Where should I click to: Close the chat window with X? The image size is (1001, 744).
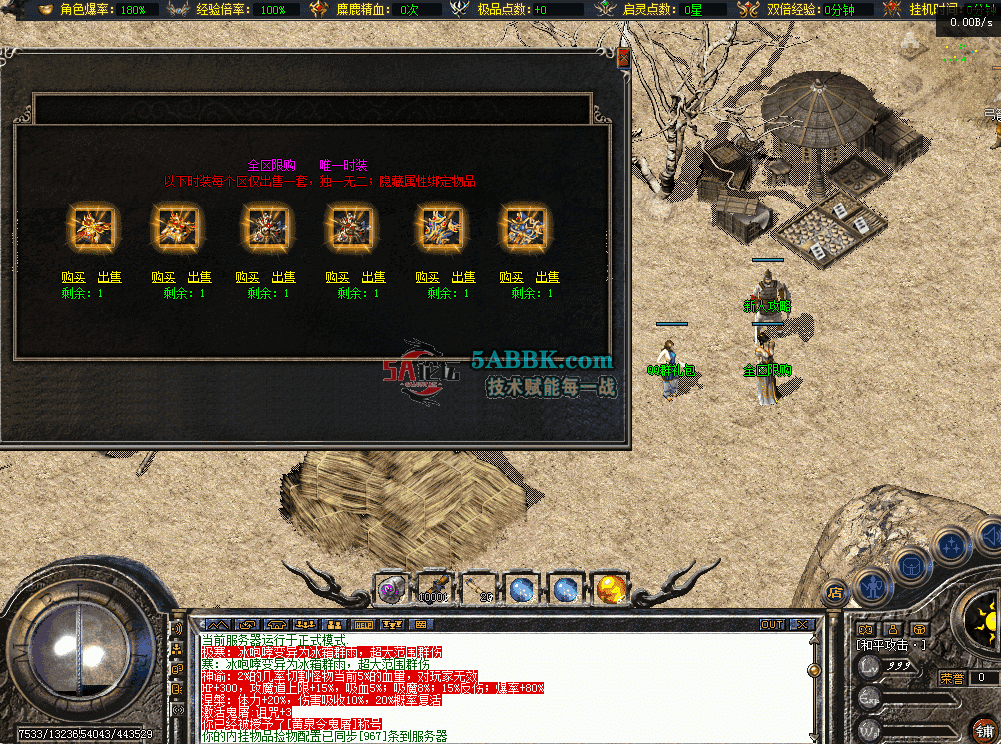pyautogui.click(x=801, y=624)
